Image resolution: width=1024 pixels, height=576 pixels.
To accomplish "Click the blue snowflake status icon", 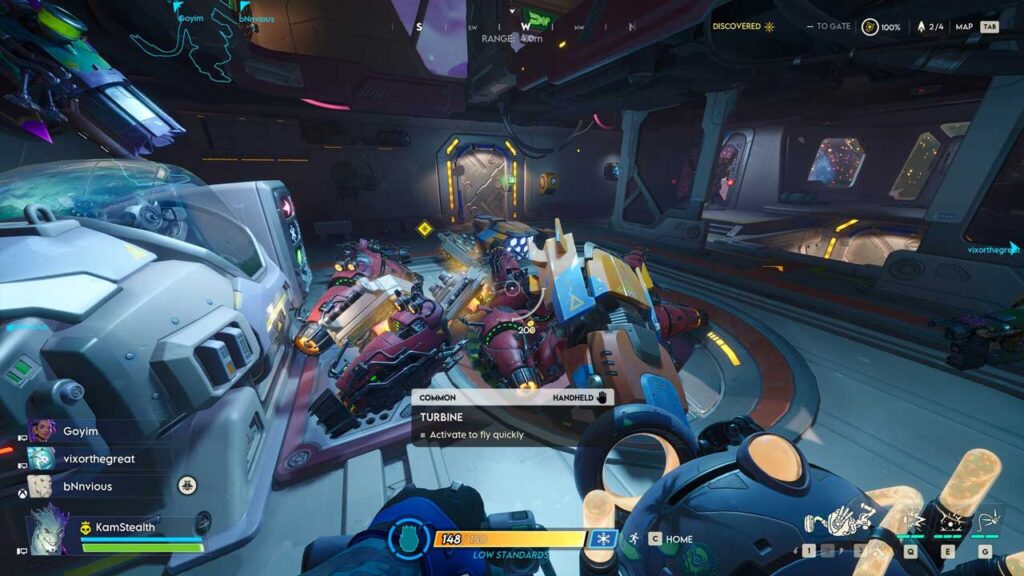I will 602,539.
